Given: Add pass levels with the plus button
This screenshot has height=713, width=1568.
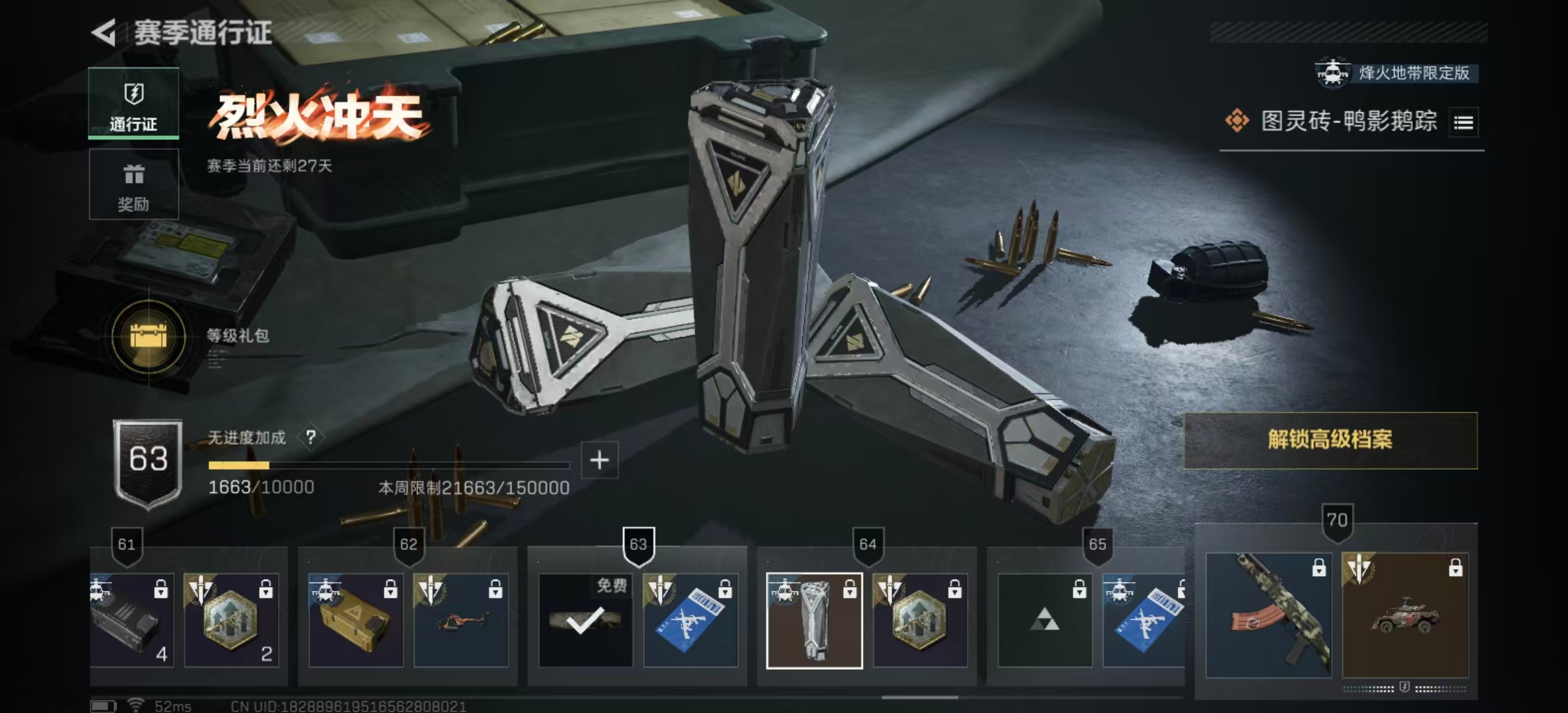Looking at the screenshot, I should tap(599, 460).
